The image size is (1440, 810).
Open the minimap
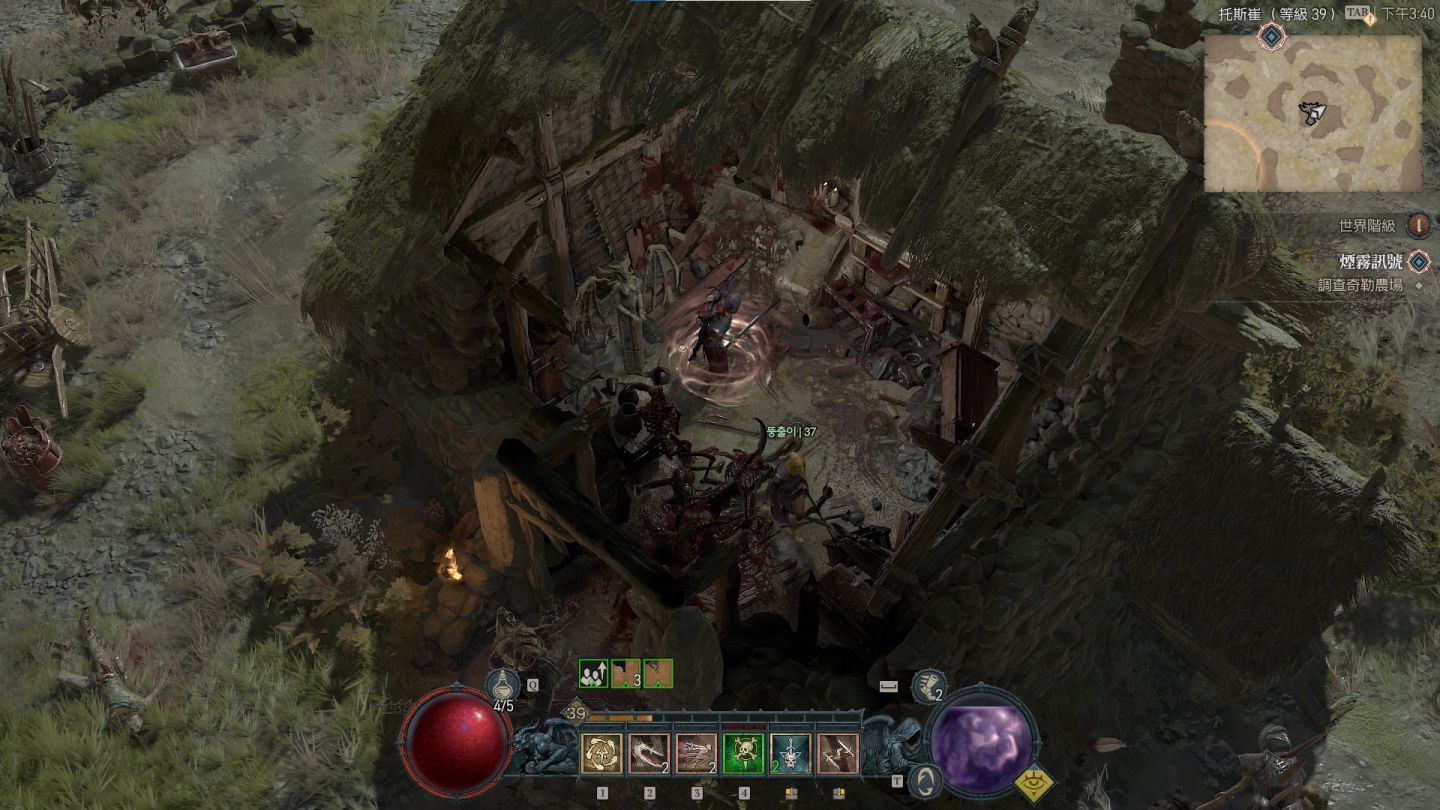[x=1312, y=113]
